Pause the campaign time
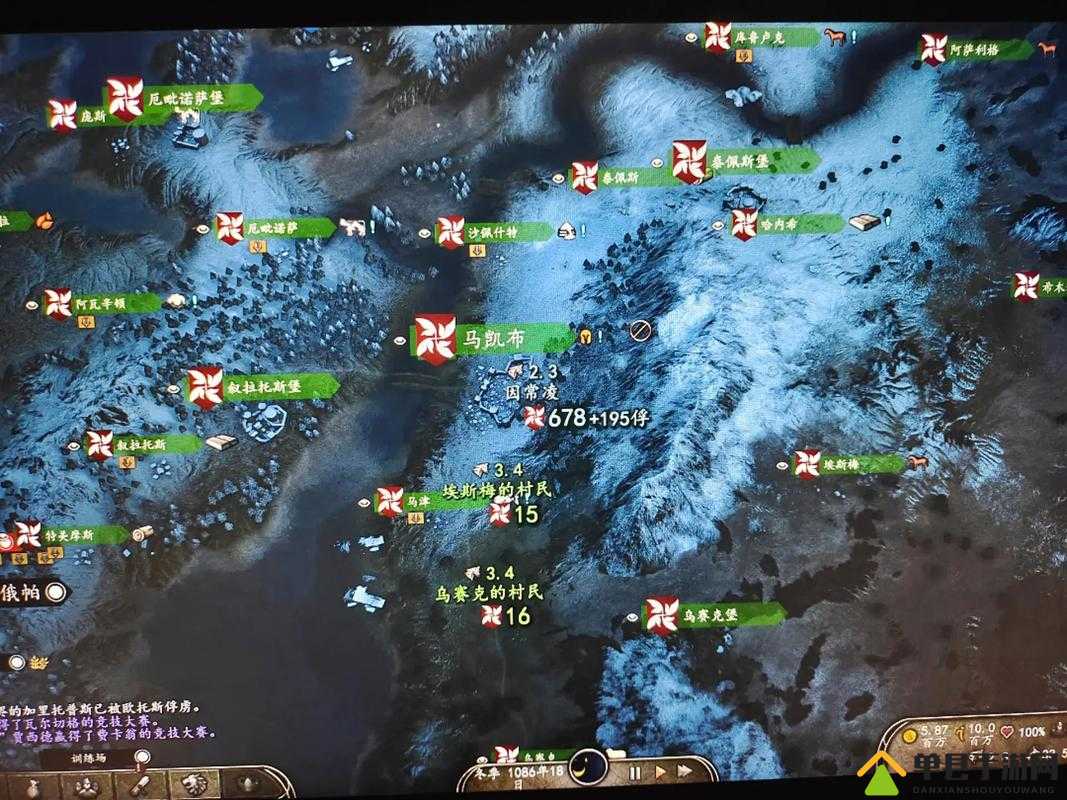Screen dimensions: 1067x800 click(x=634, y=772)
